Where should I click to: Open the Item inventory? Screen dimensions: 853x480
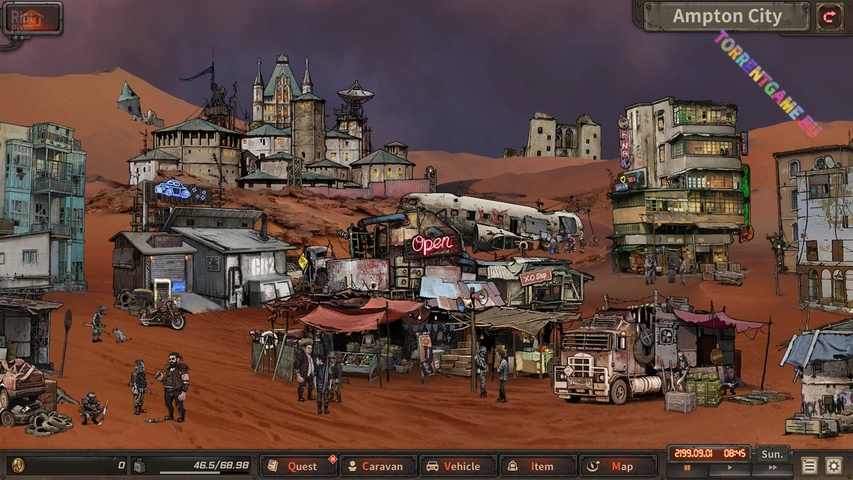(538, 466)
